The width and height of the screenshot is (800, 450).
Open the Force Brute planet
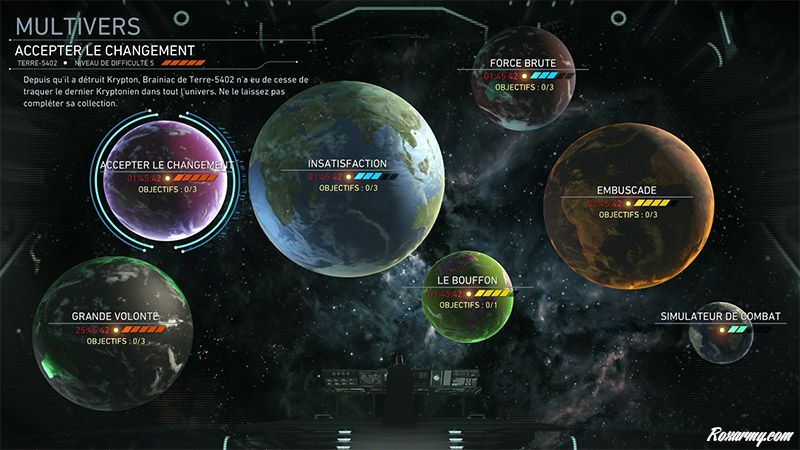tap(515, 78)
